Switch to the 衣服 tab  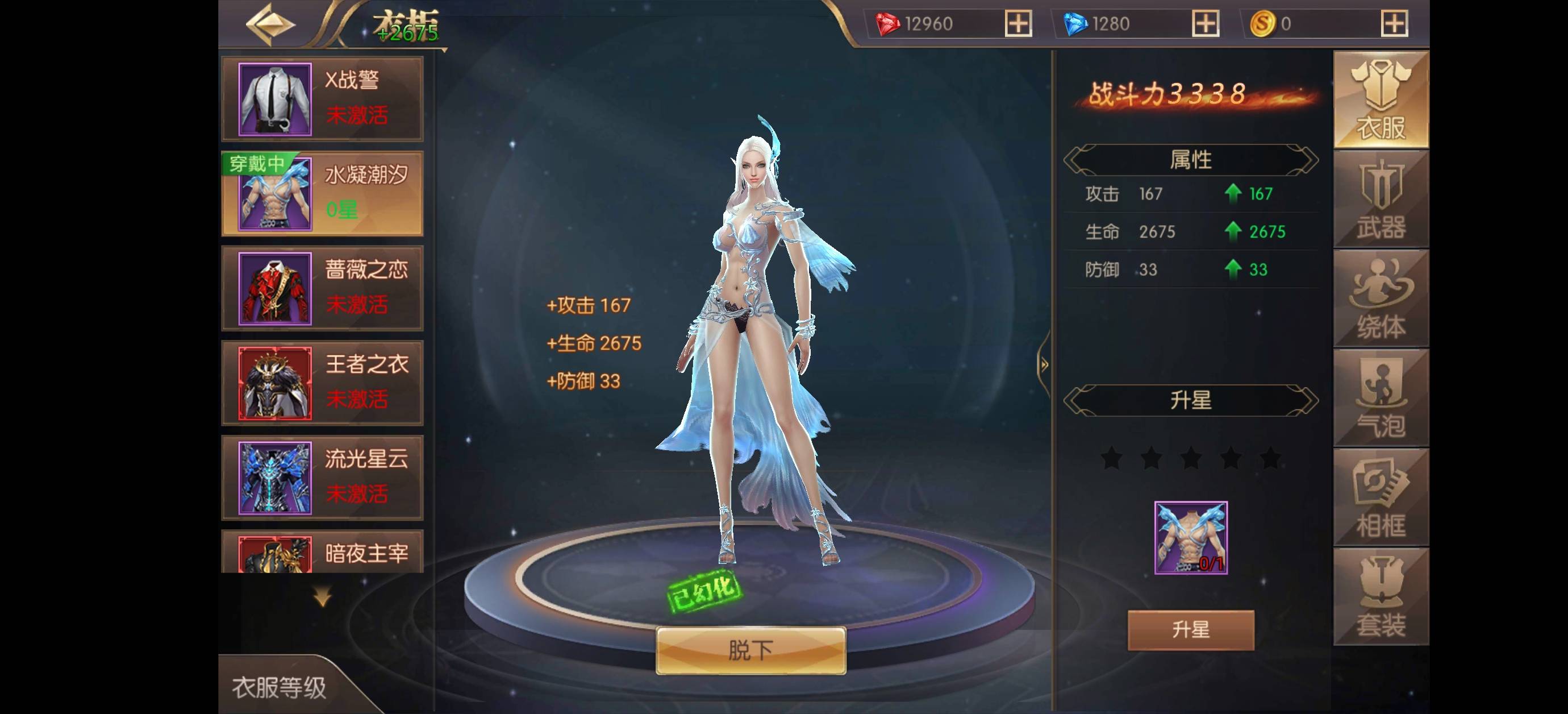(1381, 100)
